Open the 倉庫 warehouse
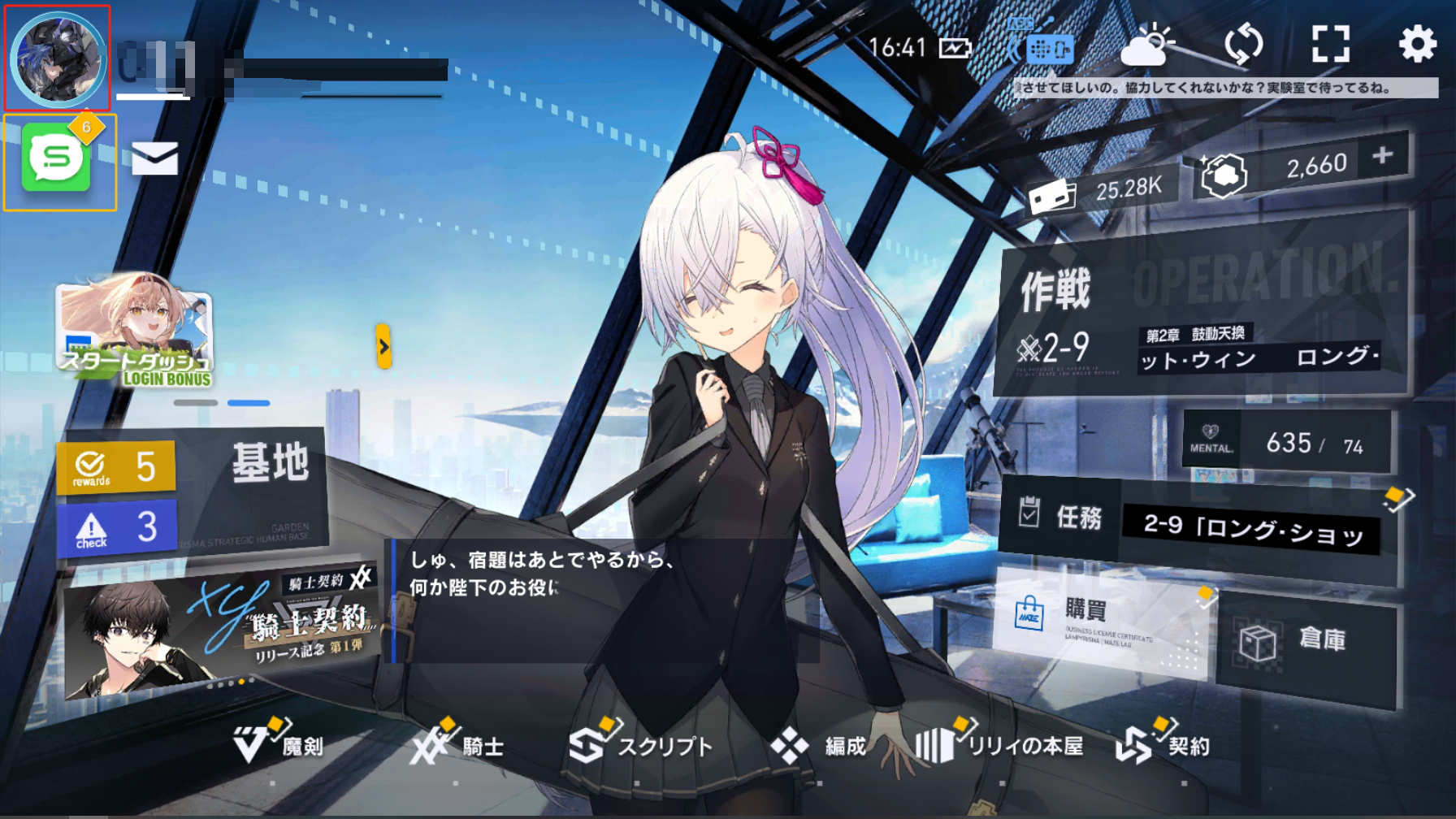 coord(1306,643)
